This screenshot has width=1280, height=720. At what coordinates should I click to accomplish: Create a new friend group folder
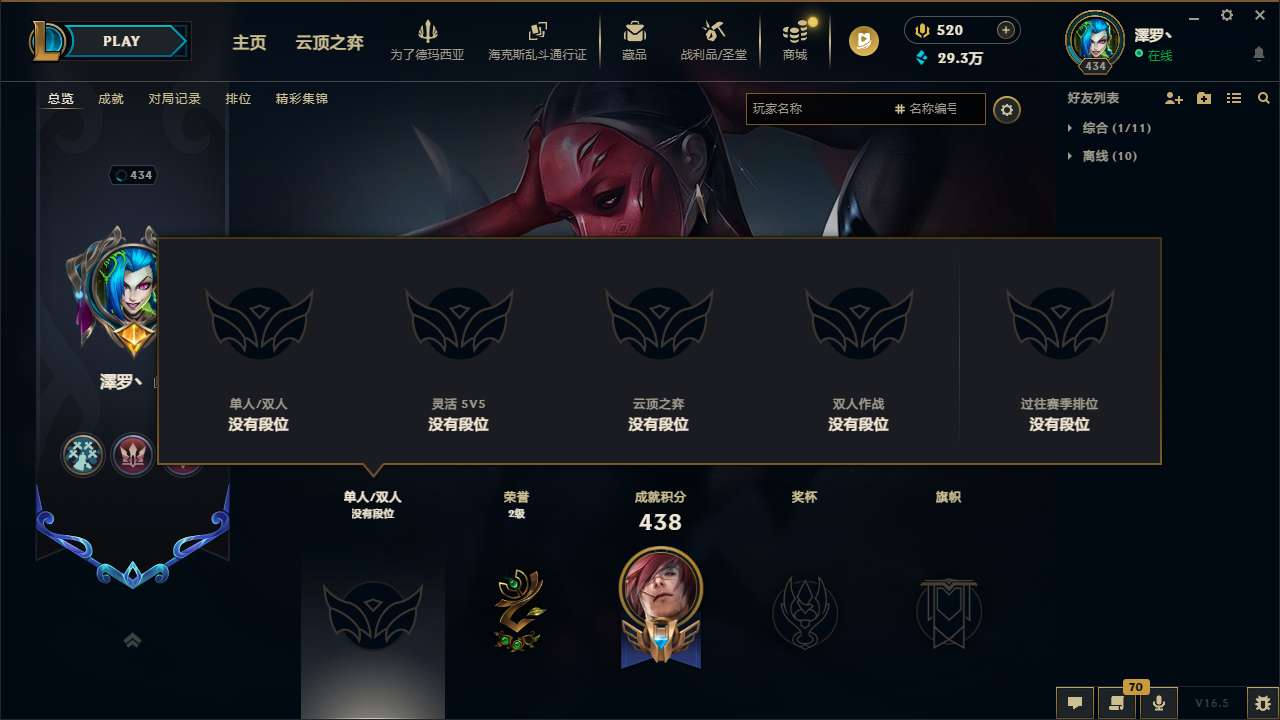point(1203,98)
